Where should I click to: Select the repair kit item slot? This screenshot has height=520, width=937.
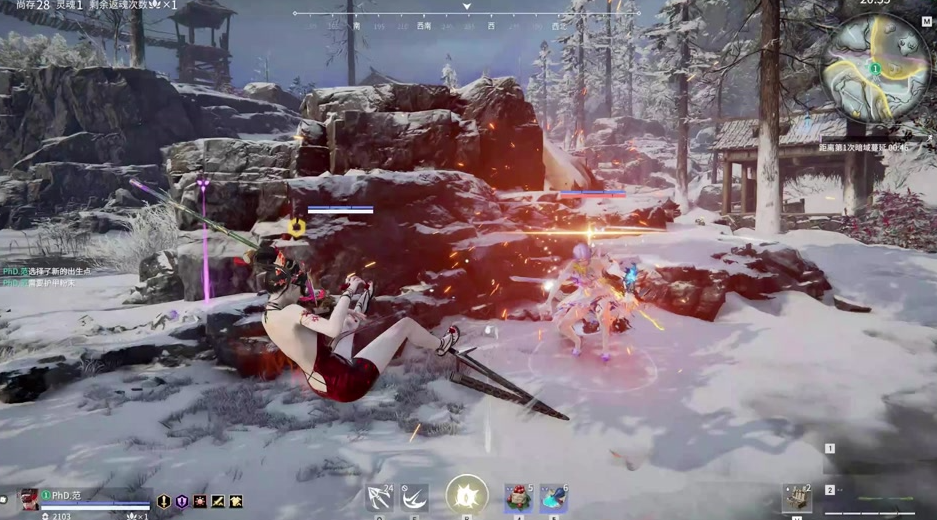797,497
